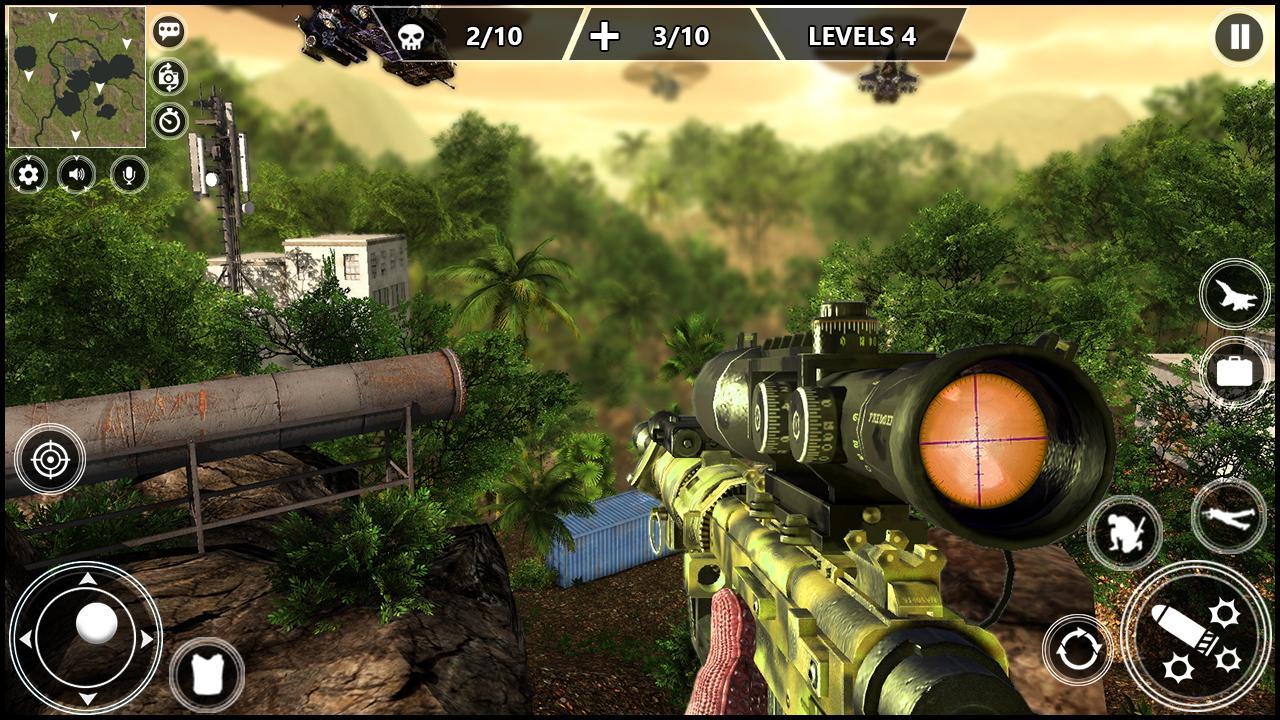Viewport: 1280px width, 720px height.
Task: Open the minimap in the top-left corner
Action: click(x=75, y=75)
